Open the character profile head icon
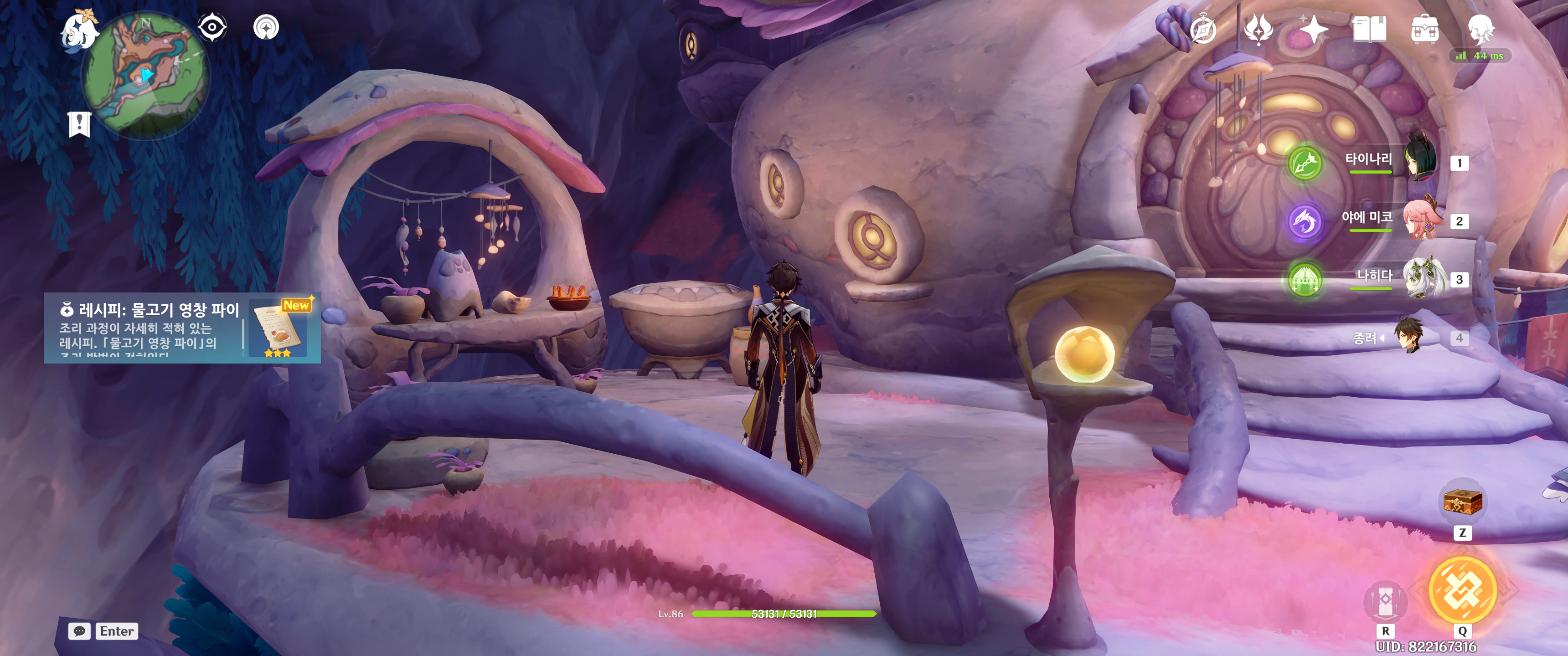1568x656 pixels. (x=1480, y=28)
